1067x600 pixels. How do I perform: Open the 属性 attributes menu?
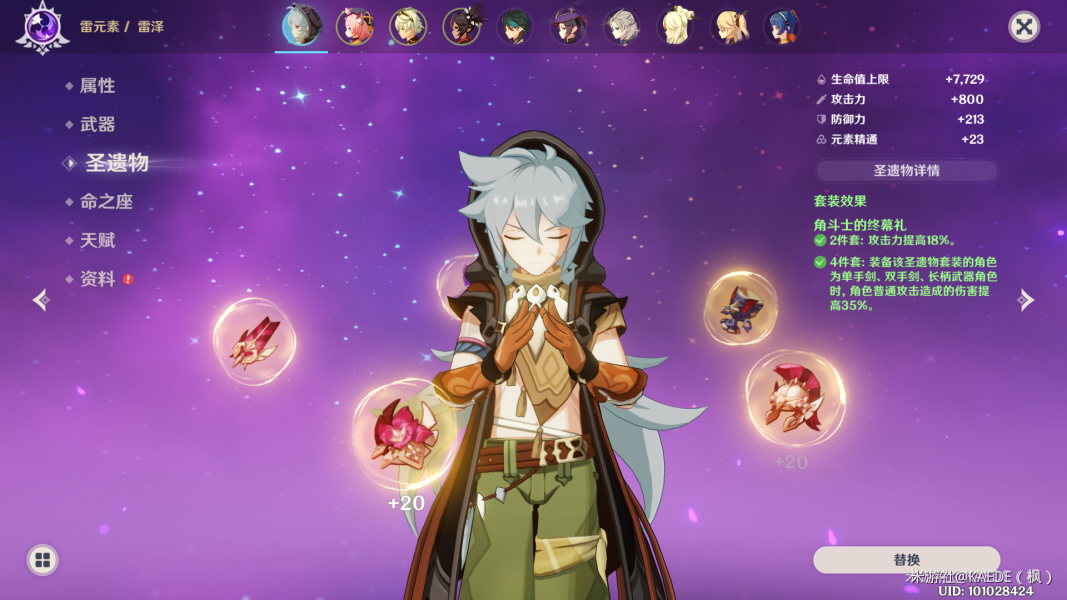pos(97,86)
